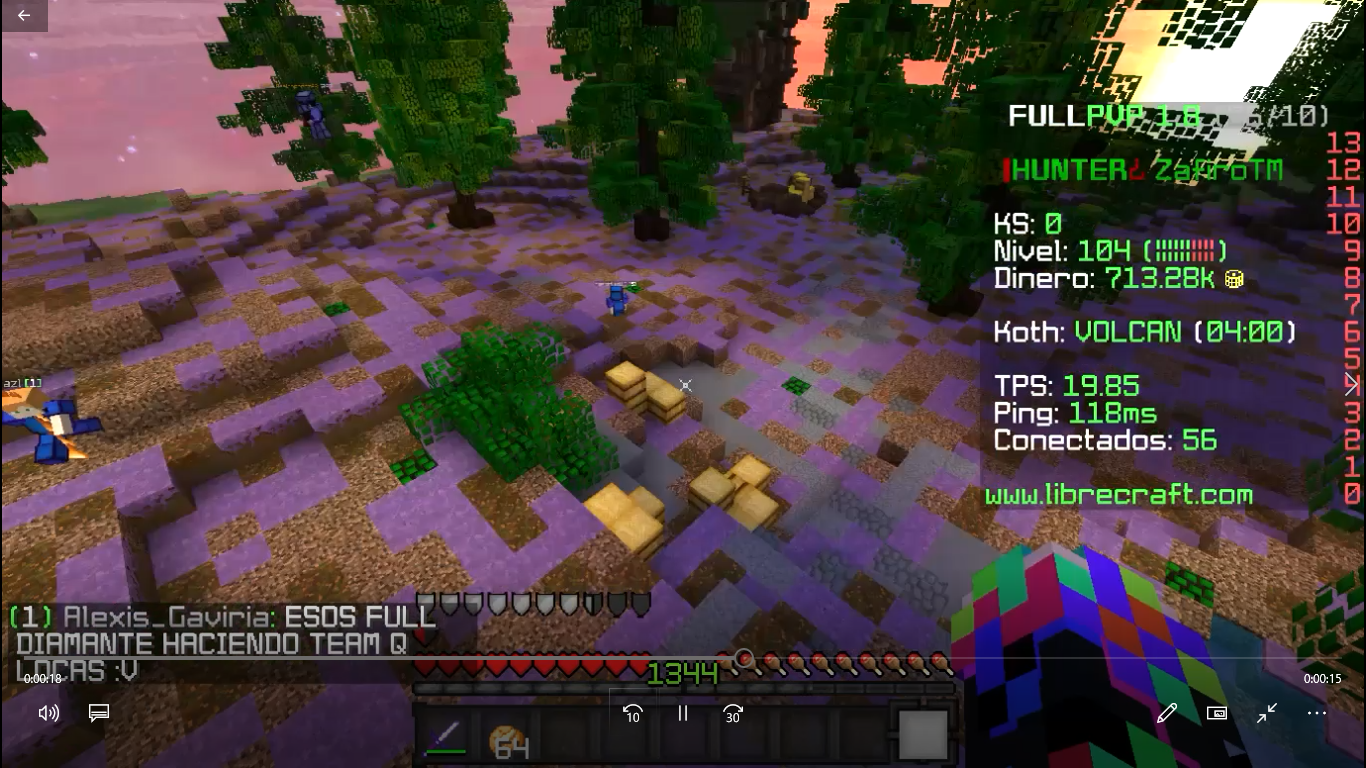Exit full screen with the arrows icon
This screenshot has width=1366, height=768.
point(1267,713)
